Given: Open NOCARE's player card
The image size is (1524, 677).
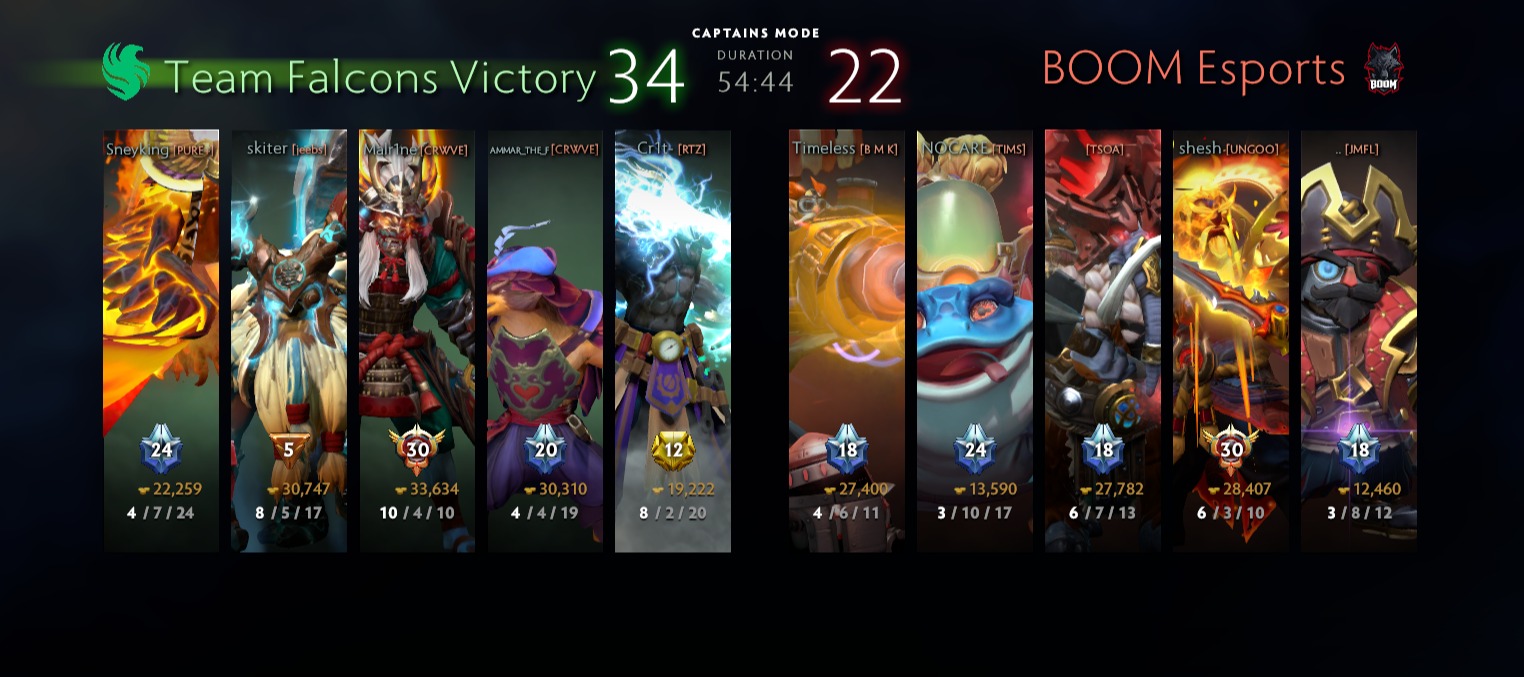Looking at the screenshot, I should 975,340.
